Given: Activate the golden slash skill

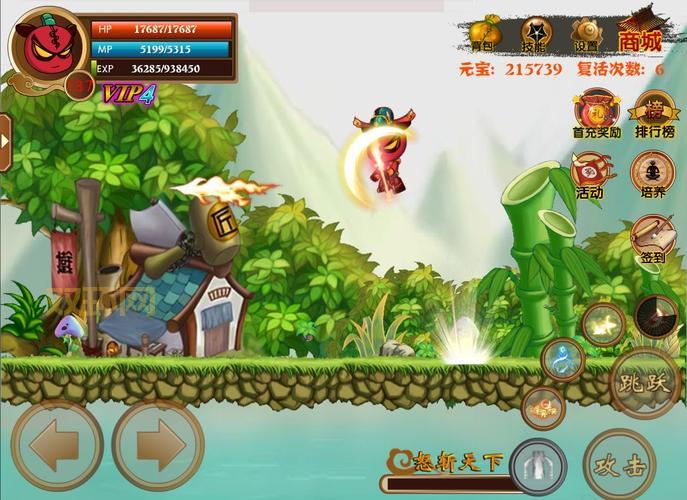Looking at the screenshot, I should [x=604, y=324].
